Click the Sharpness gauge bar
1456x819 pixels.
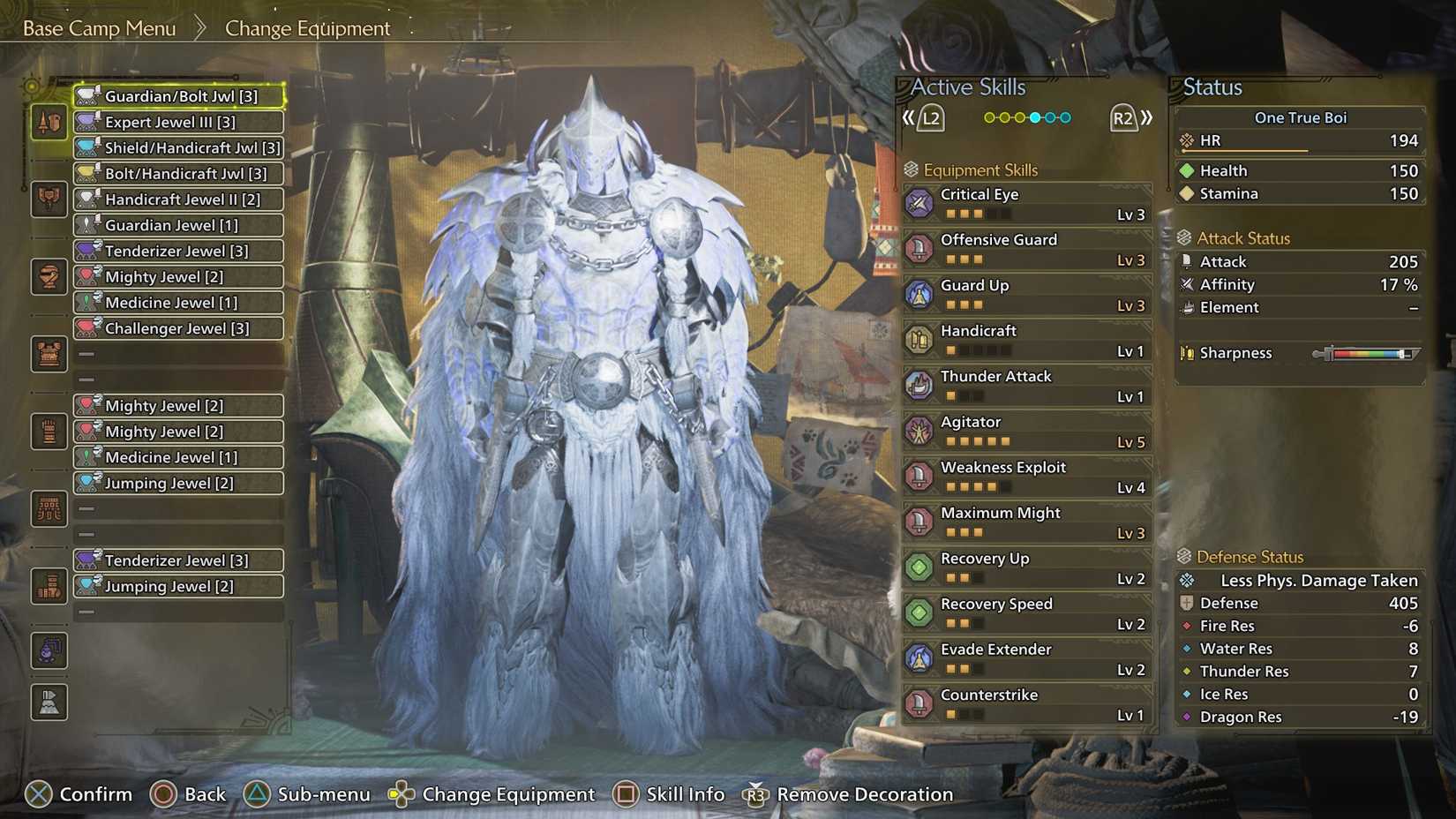coord(1366,352)
